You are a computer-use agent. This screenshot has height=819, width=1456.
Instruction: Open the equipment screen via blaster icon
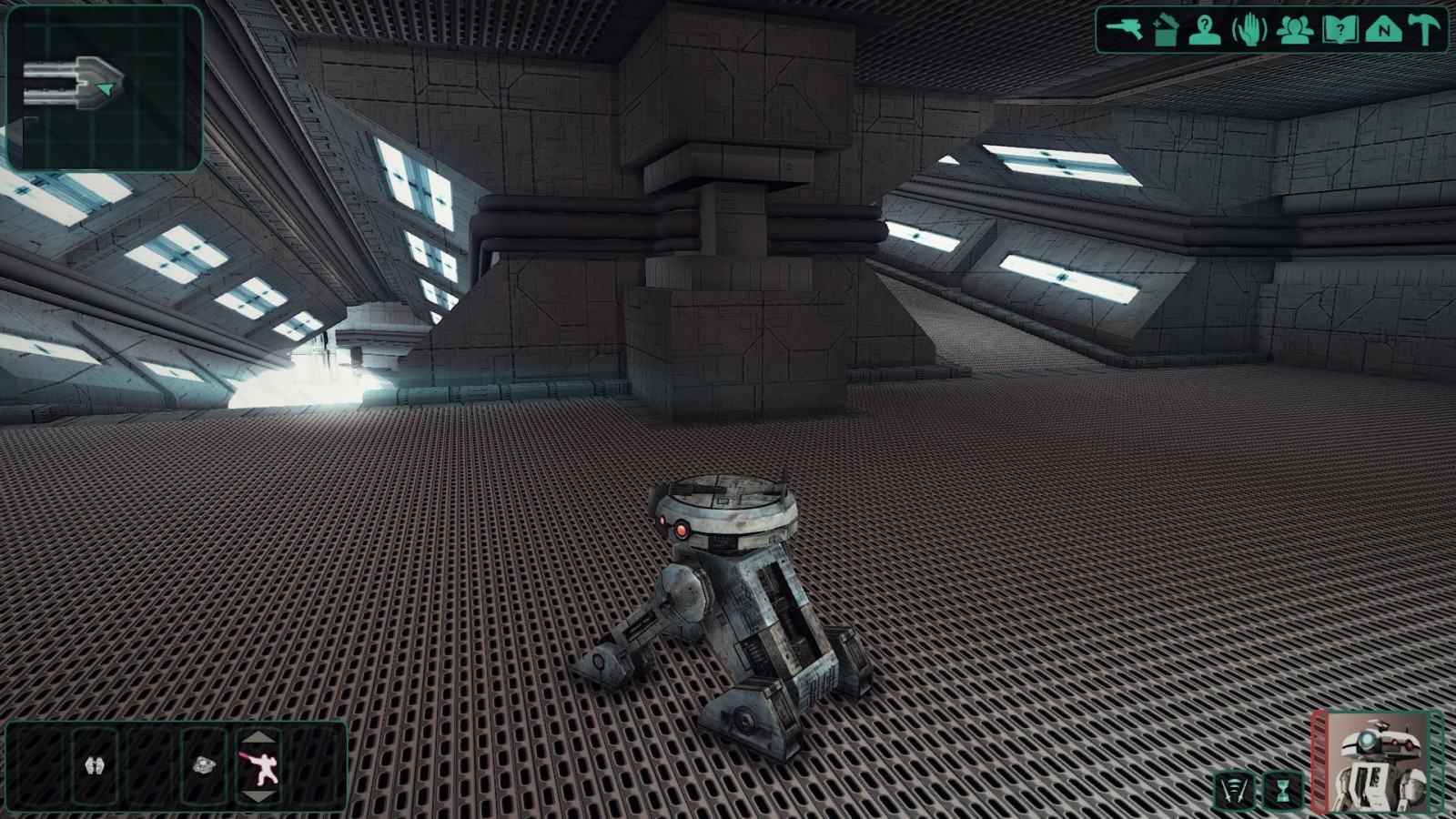[1123, 29]
